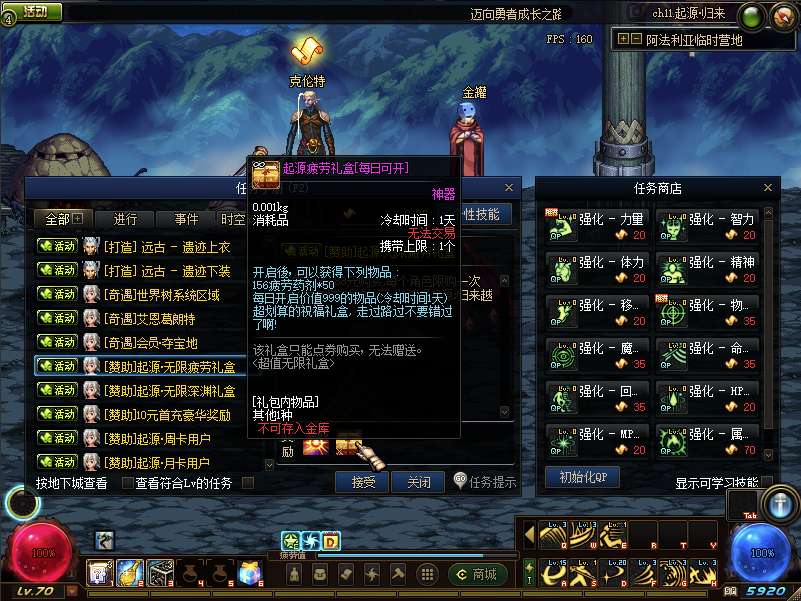Switch to the 进行 quest tab

click(126, 219)
